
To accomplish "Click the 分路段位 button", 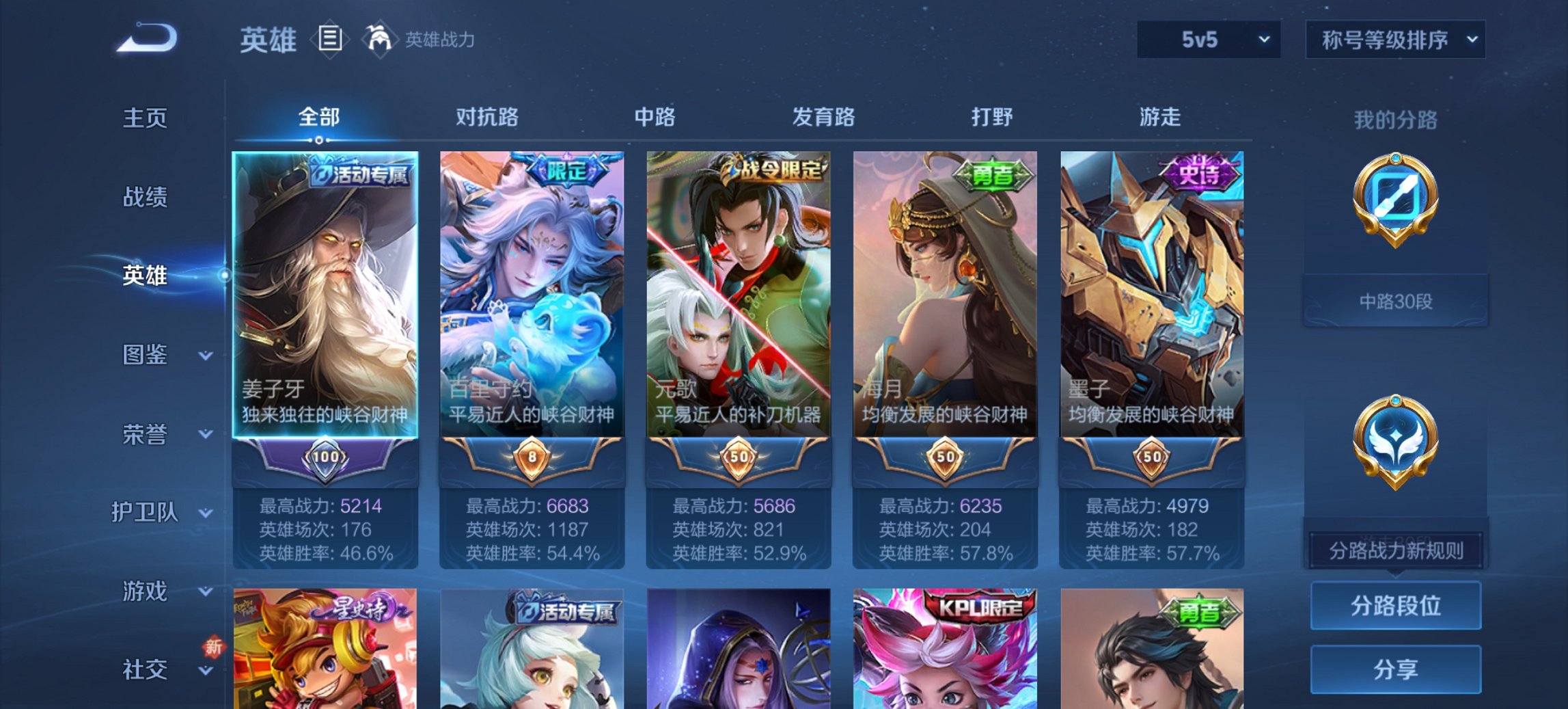I will click(x=1394, y=606).
